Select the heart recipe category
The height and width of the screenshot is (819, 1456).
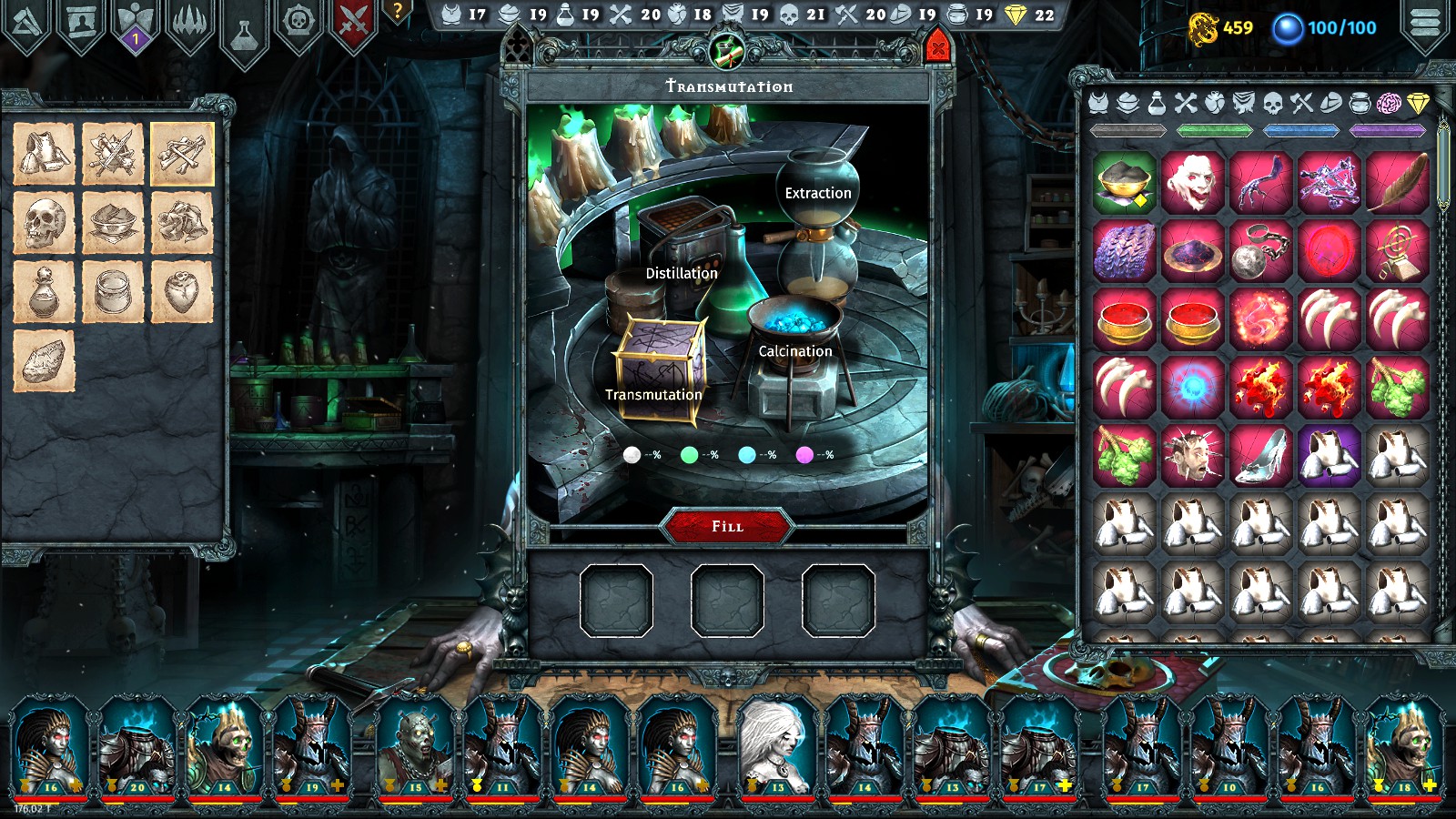[183, 291]
